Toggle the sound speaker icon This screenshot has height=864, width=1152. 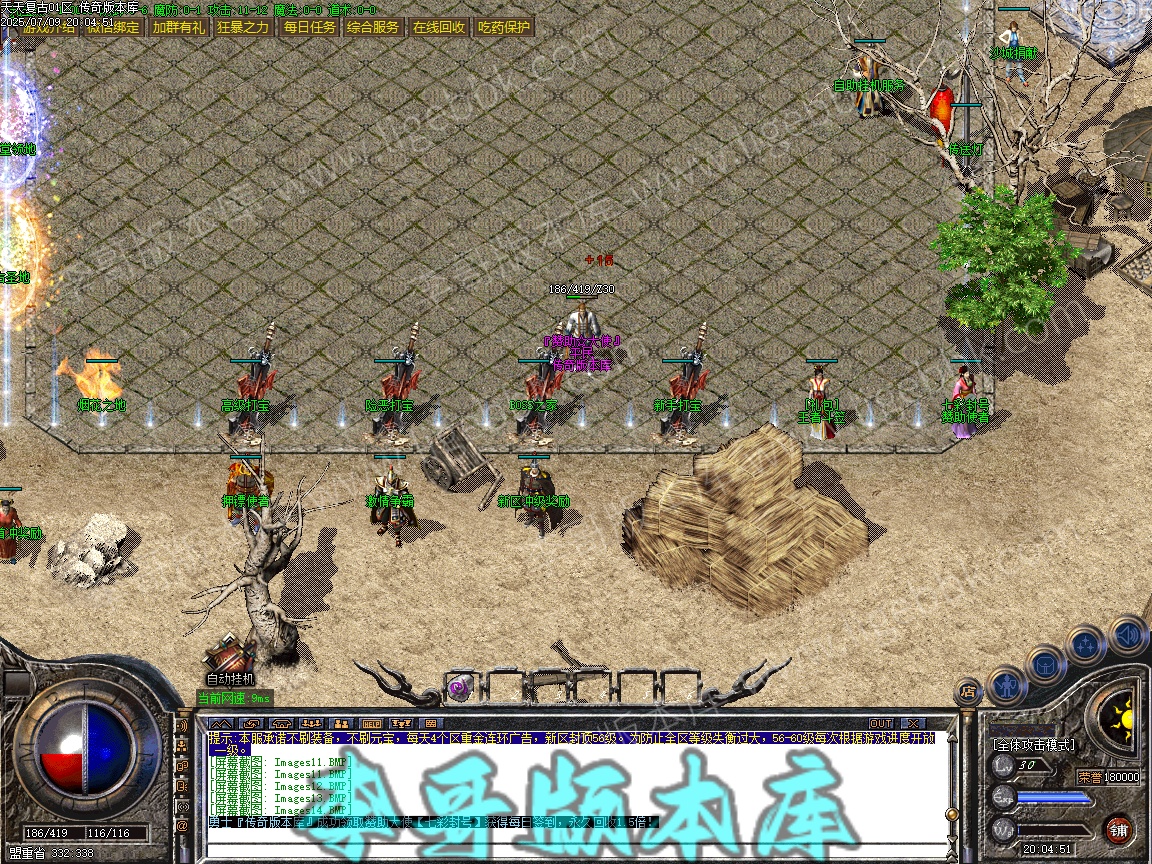click(1127, 635)
